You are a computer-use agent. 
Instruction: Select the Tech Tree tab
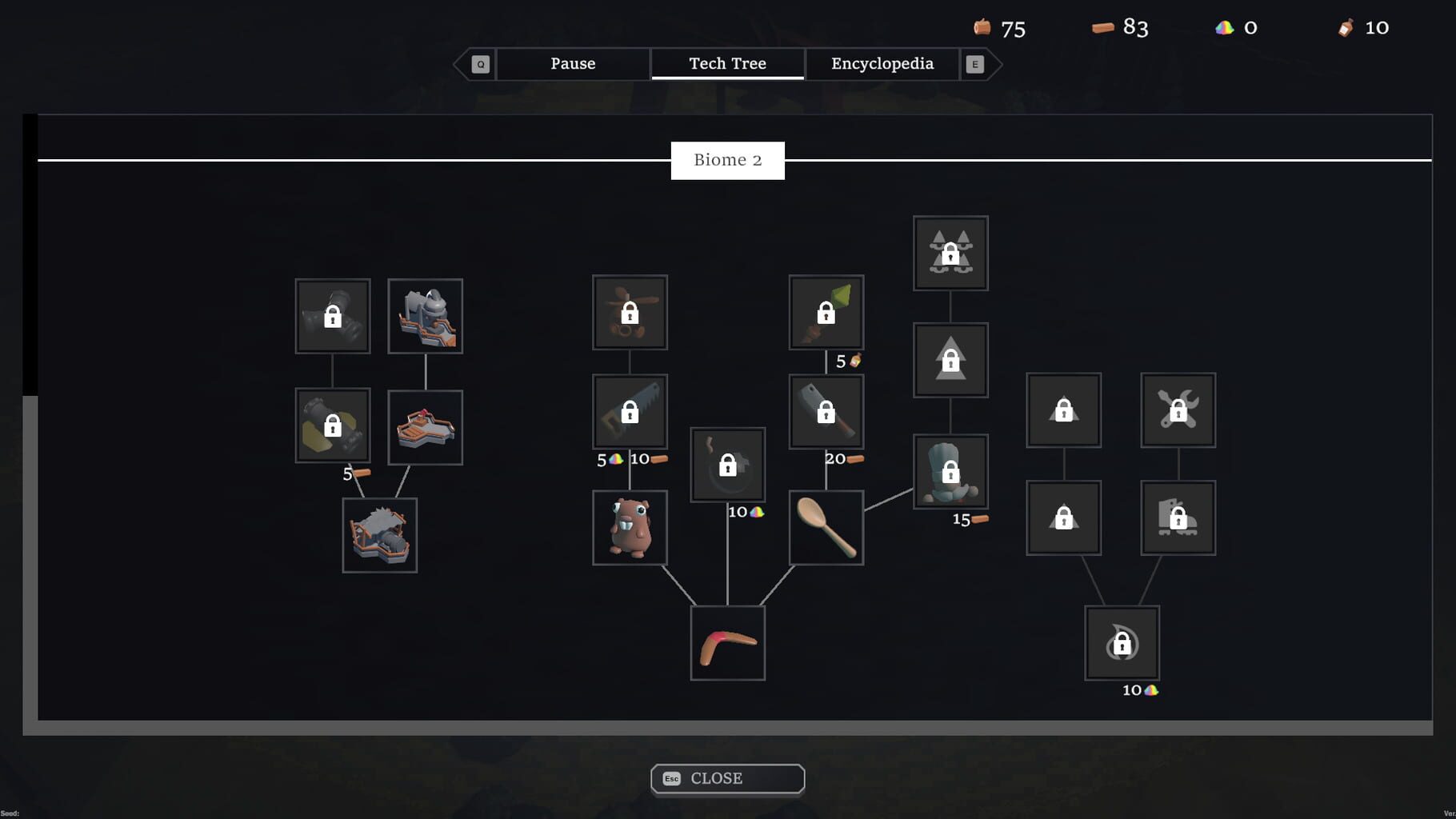(x=726, y=63)
